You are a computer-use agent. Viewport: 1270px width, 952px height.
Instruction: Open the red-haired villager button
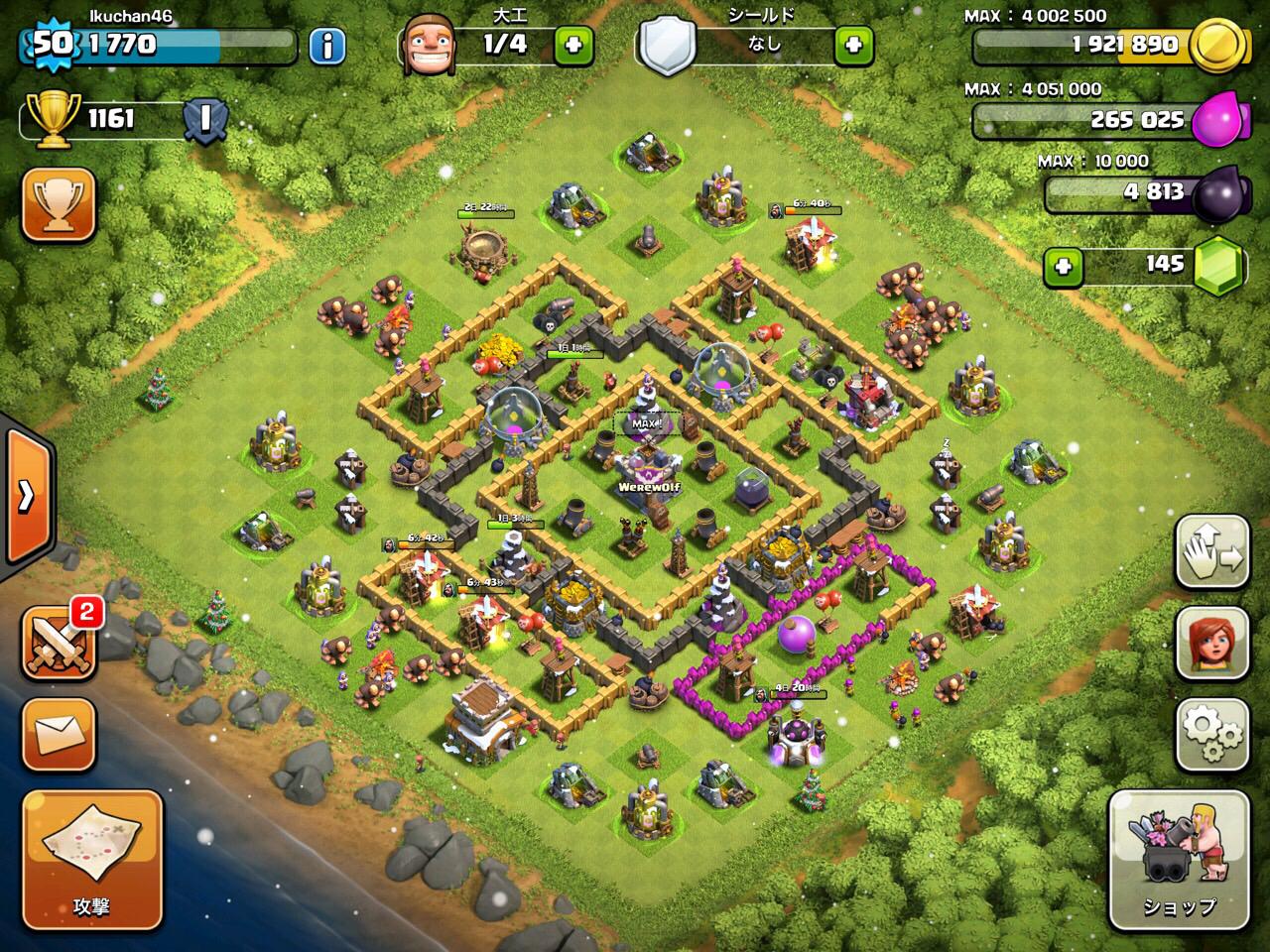point(1211,644)
